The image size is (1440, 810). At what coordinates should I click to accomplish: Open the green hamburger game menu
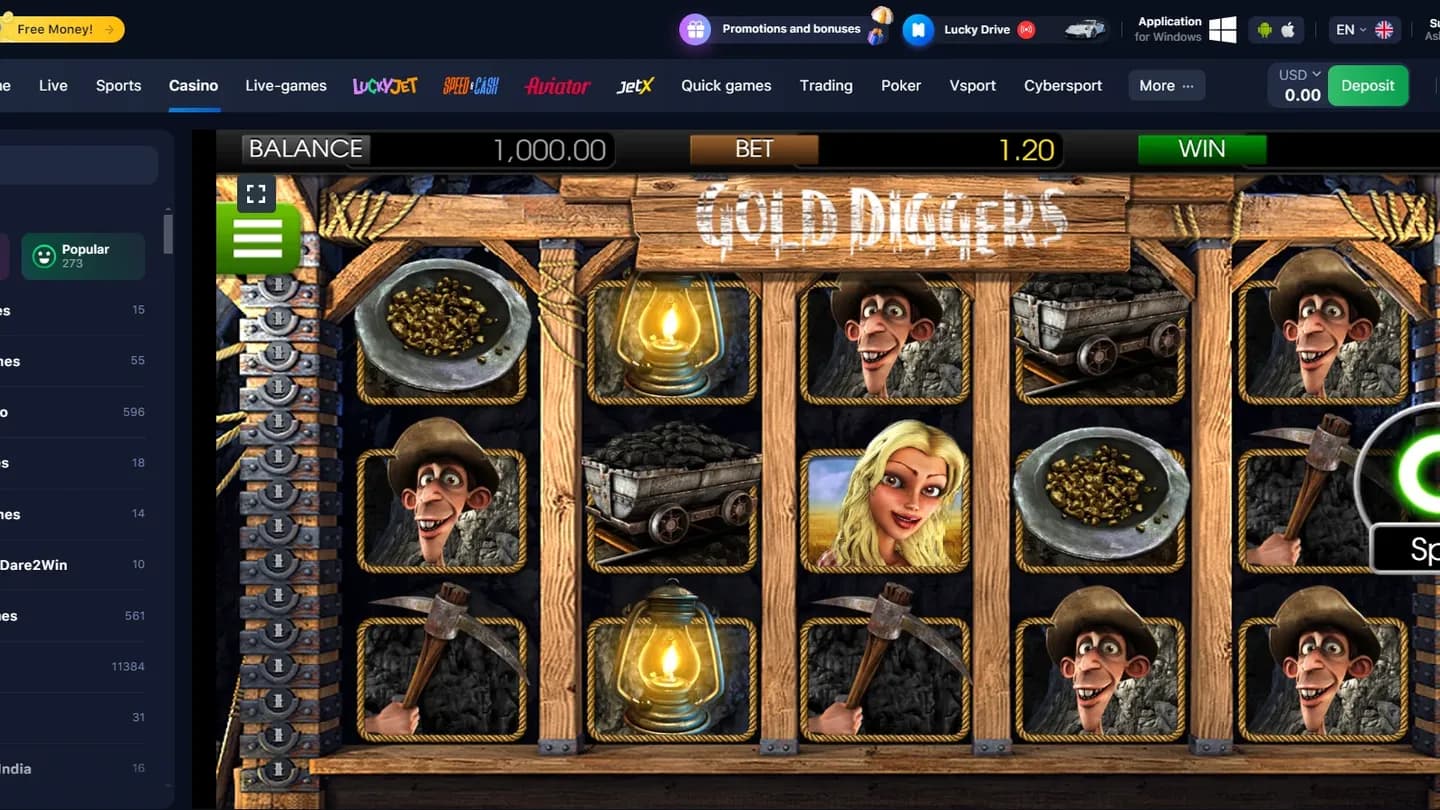click(258, 238)
